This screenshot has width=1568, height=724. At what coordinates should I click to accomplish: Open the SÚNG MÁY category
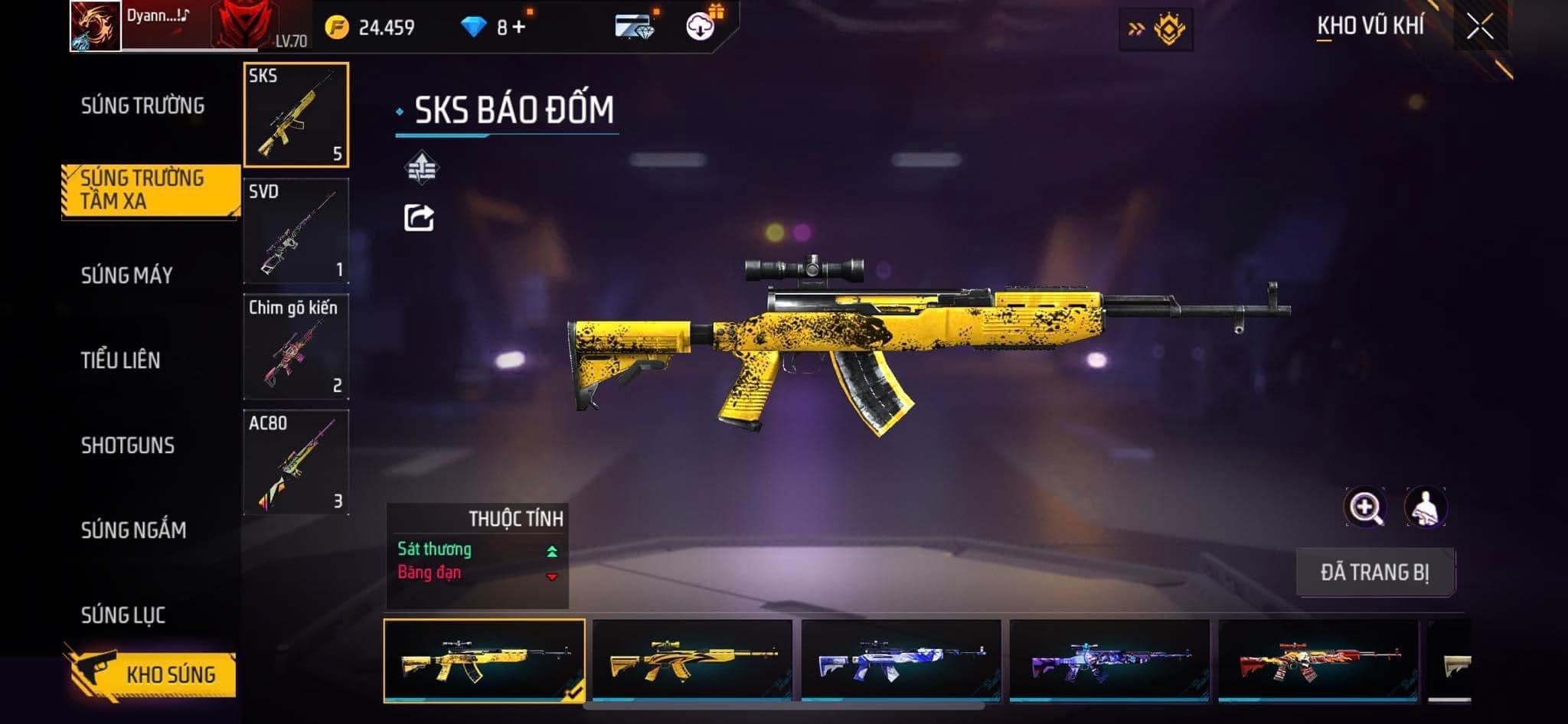(127, 276)
